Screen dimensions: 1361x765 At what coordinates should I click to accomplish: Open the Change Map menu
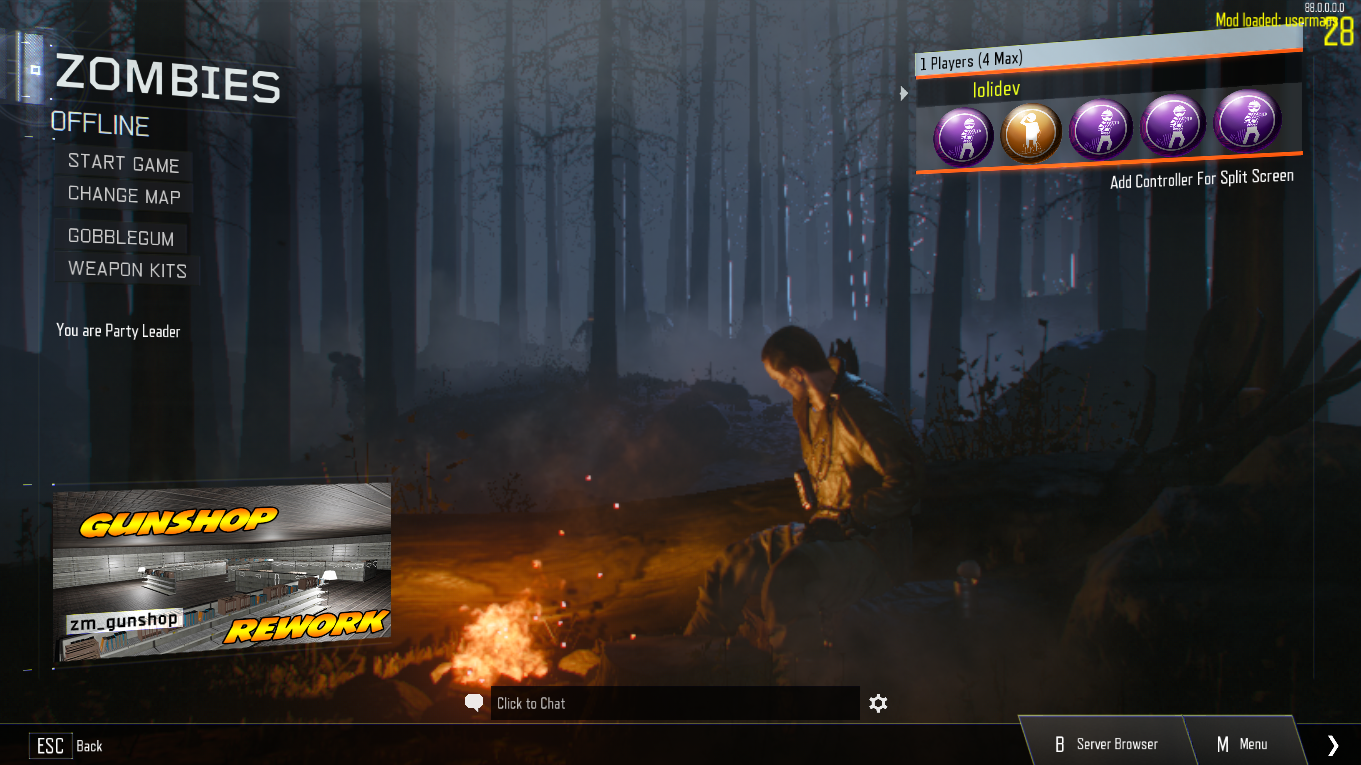124,196
